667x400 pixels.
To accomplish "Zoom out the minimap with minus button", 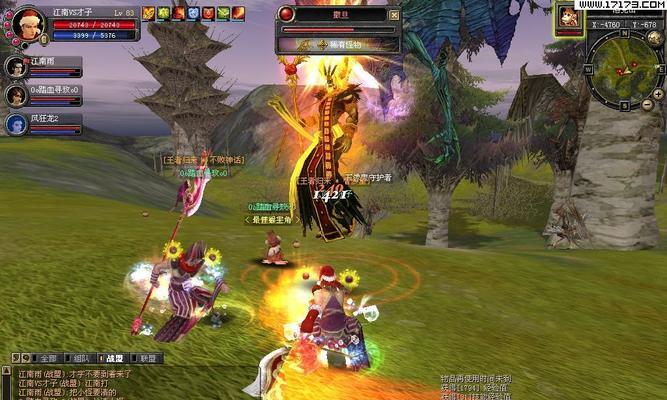I will pos(646,104).
